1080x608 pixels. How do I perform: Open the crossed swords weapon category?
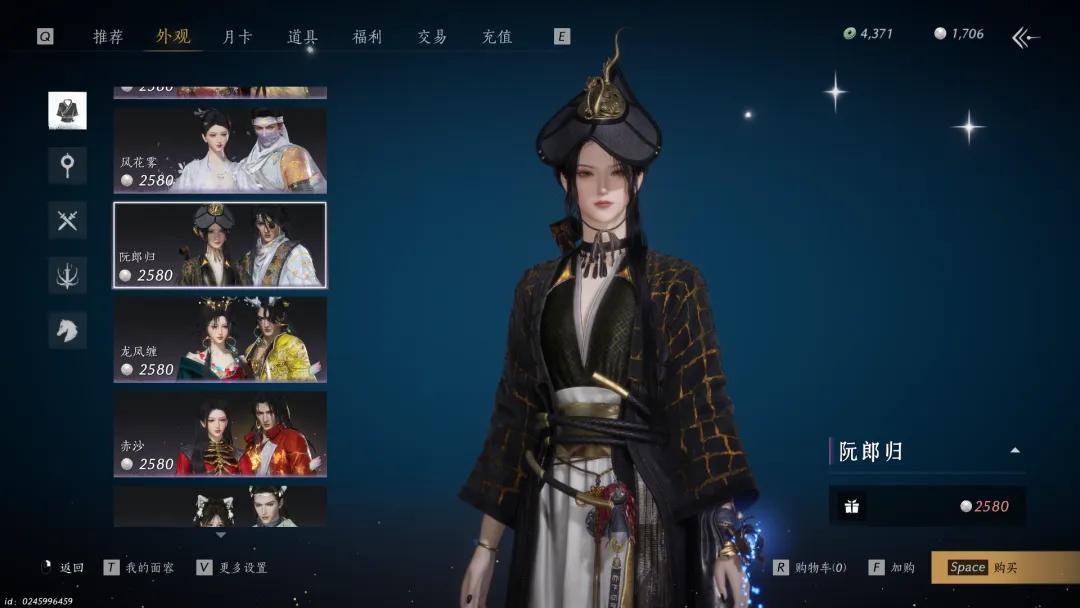pyautogui.click(x=67, y=220)
